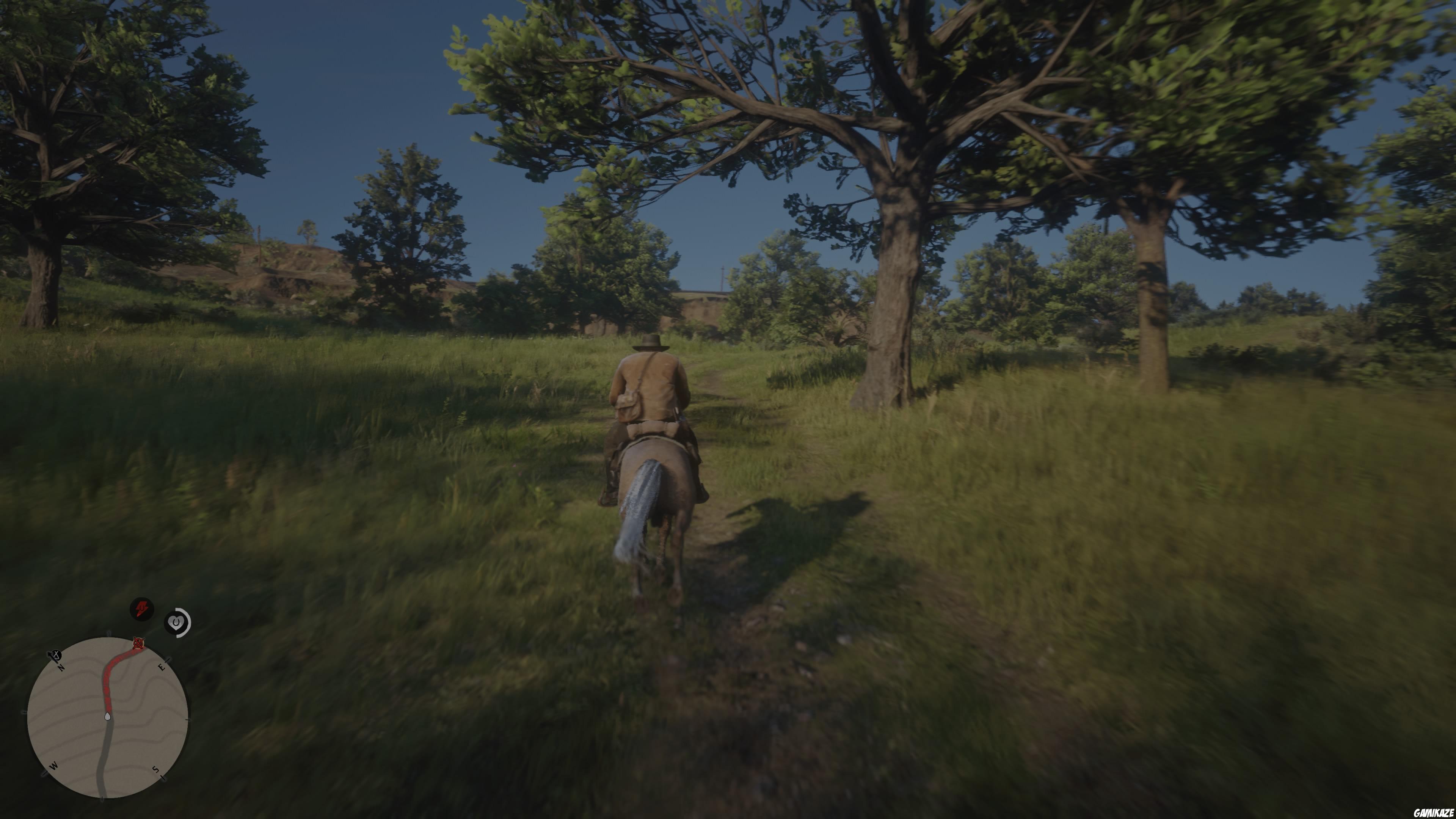Click the red lightning buff icon above the minimap

click(x=142, y=608)
